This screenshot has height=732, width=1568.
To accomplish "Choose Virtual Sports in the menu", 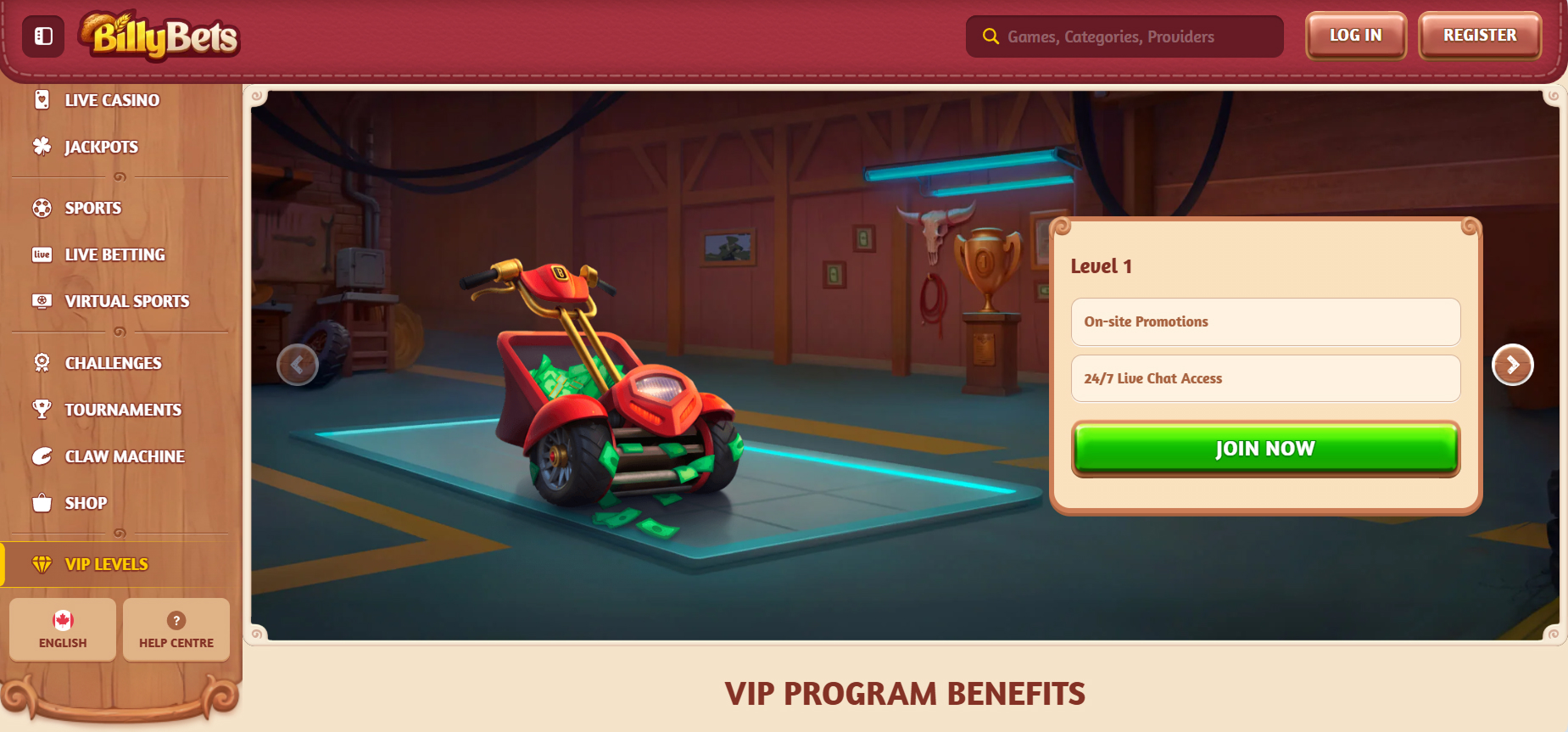I will point(126,301).
